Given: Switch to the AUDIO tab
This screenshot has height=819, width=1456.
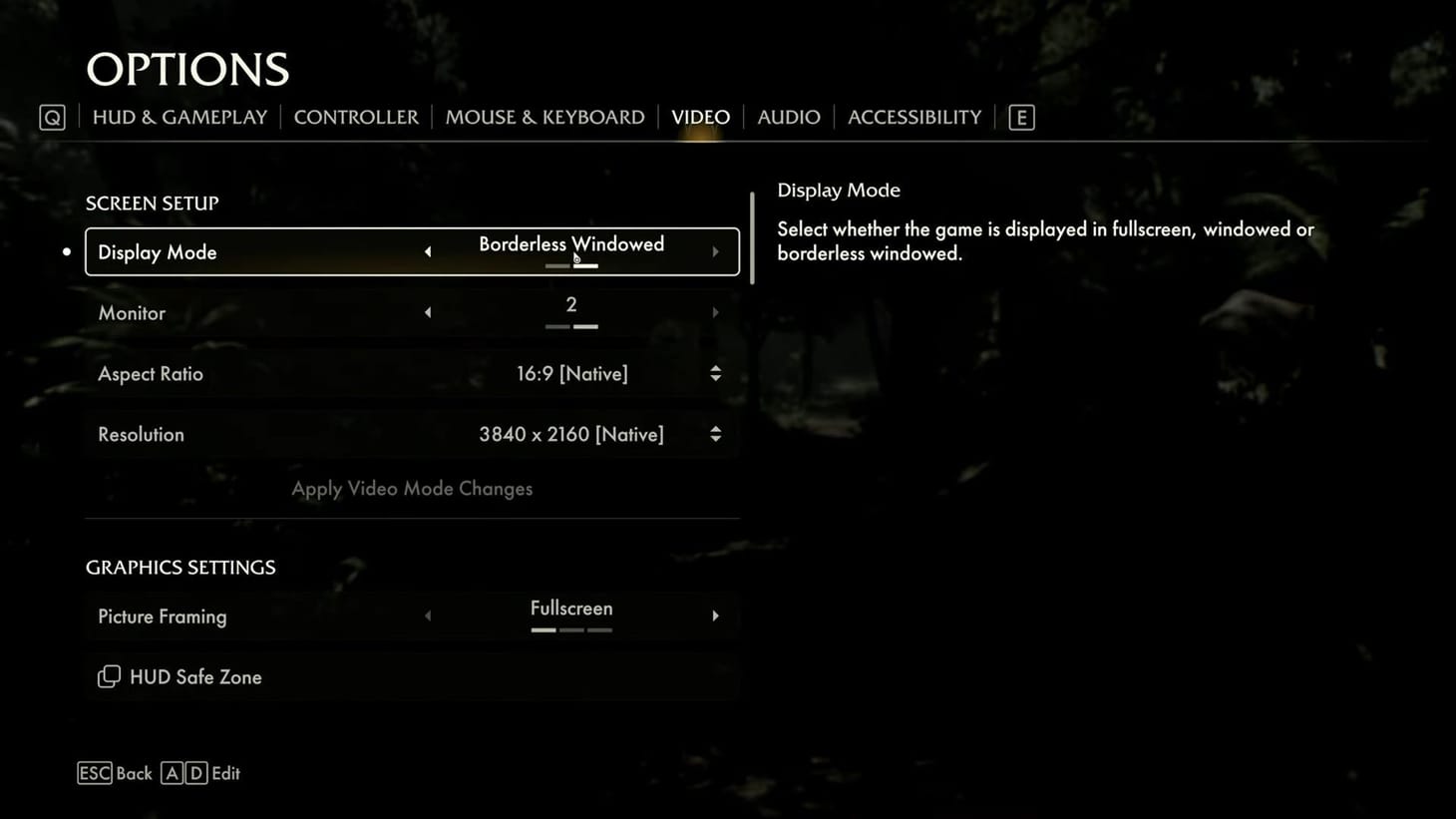Looking at the screenshot, I should click(x=788, y=117).
